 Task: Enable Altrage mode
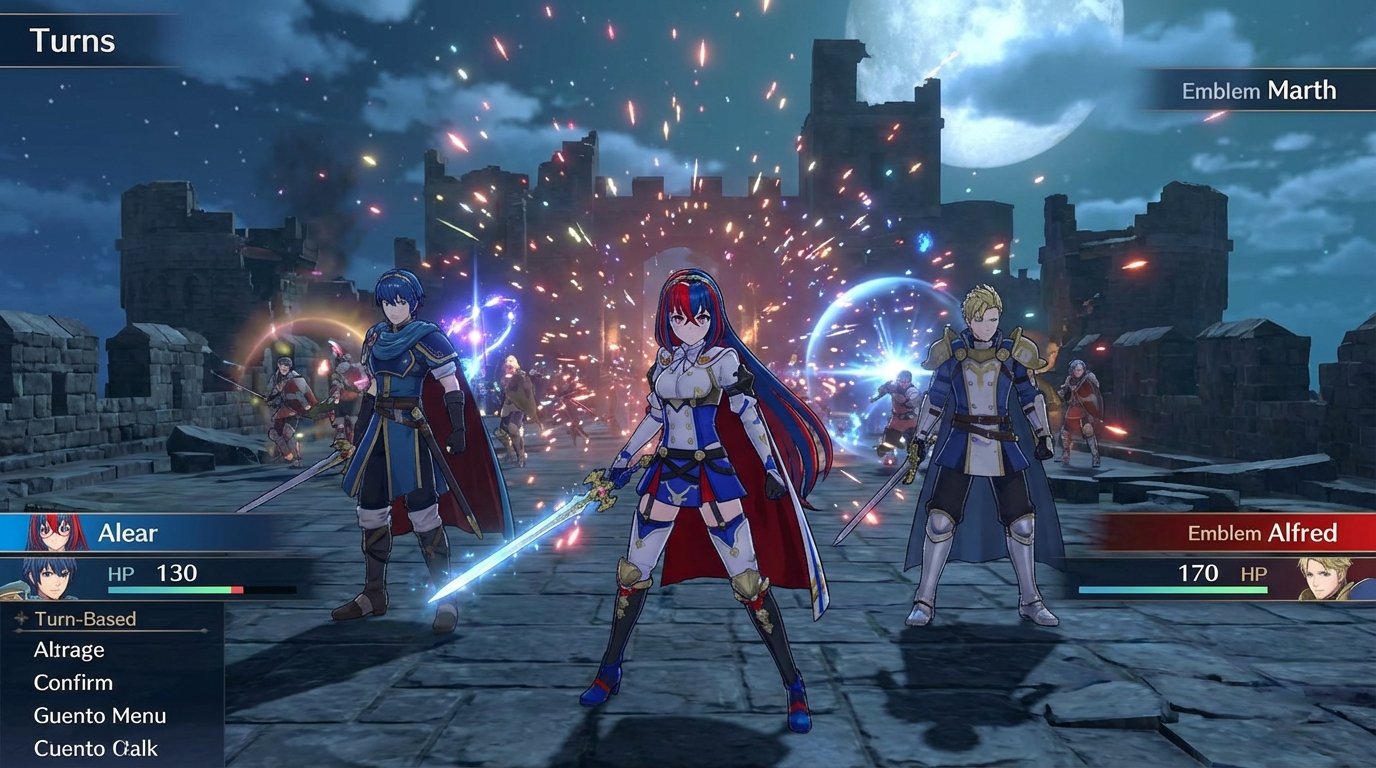(68, 649)
